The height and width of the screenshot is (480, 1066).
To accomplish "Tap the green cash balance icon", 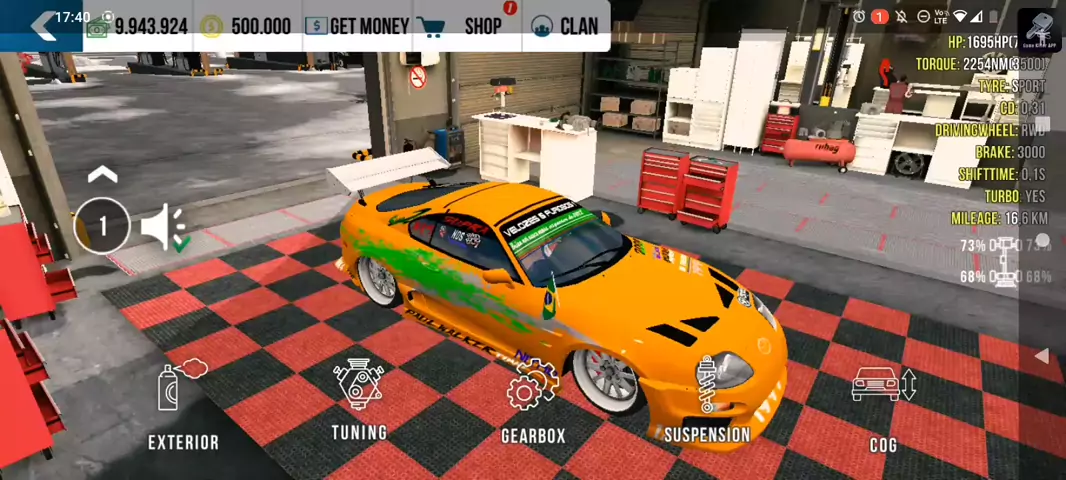I will [x=97, y=28].
